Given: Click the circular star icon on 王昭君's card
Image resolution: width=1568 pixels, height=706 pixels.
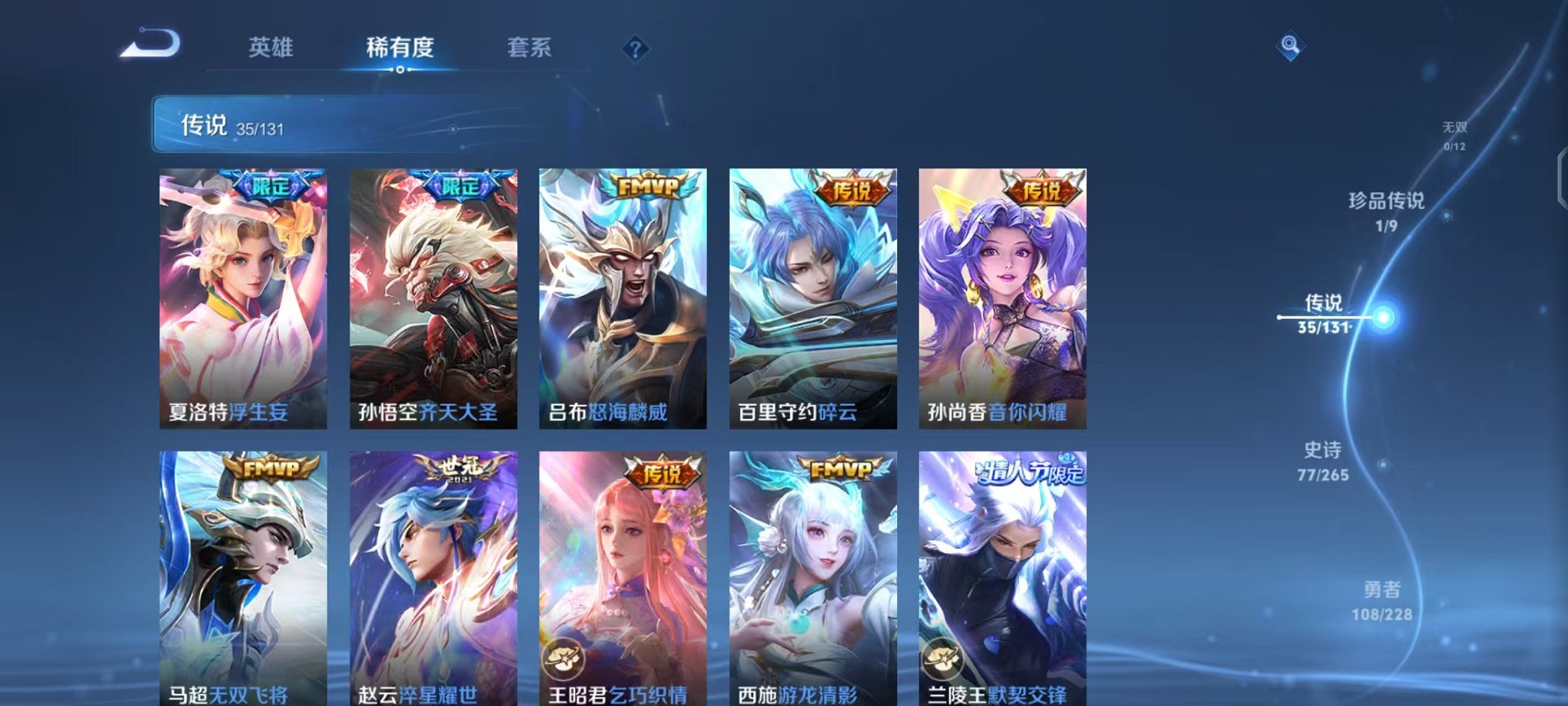Looking at the screenshot, I should (x=563, y=658).
